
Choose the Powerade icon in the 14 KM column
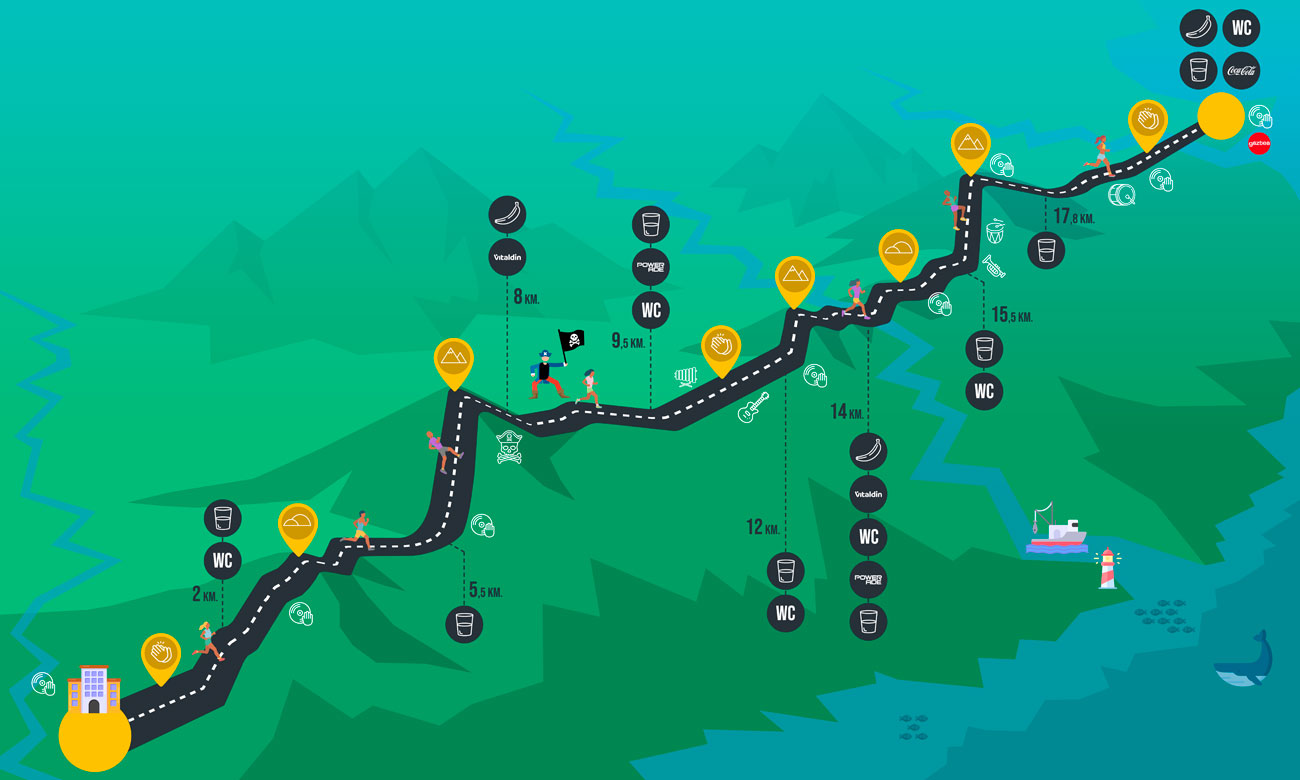(x=868, y=579)
